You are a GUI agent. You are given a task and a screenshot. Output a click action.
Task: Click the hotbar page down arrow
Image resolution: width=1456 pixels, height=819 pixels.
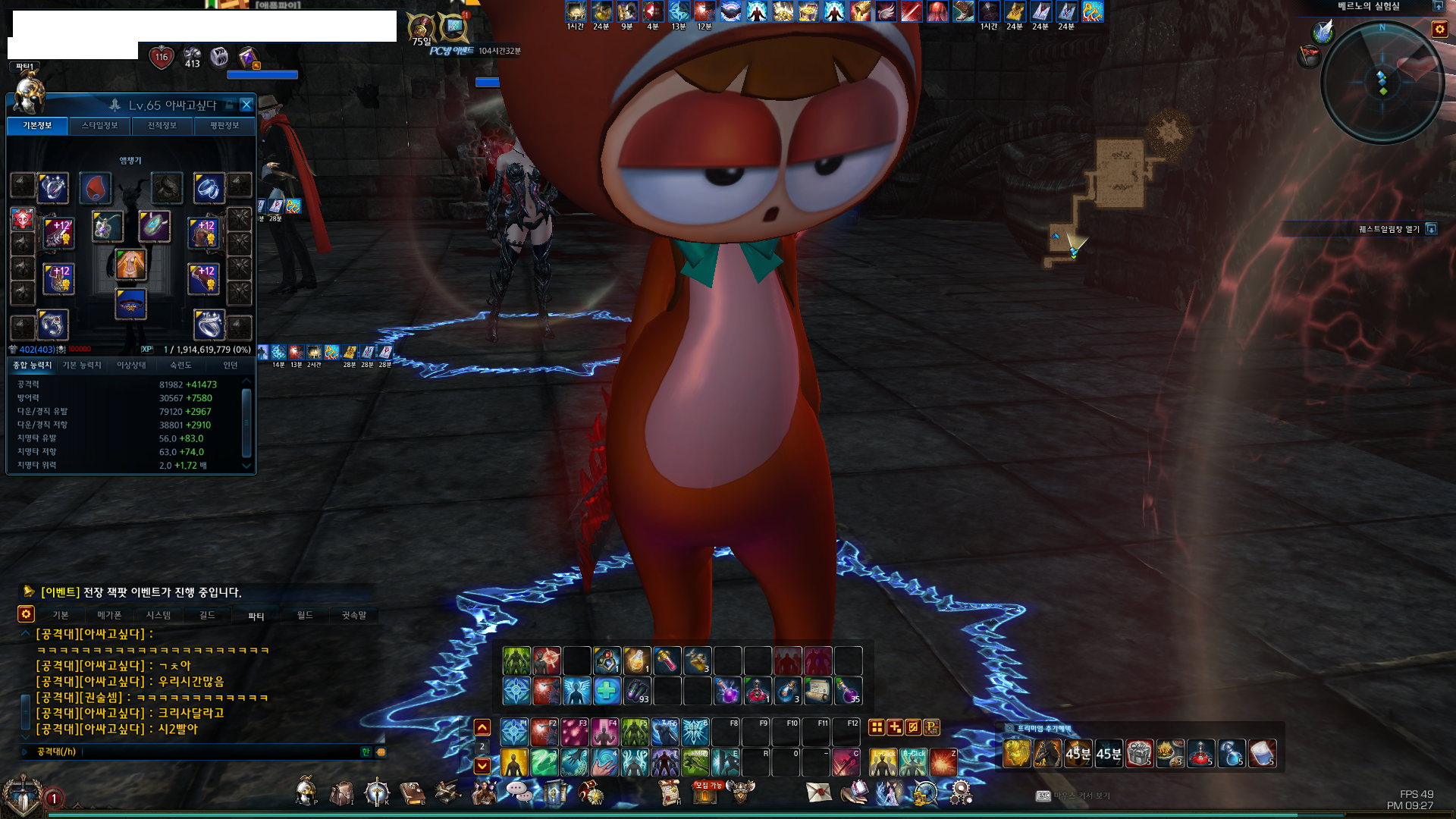click(482, 766)
